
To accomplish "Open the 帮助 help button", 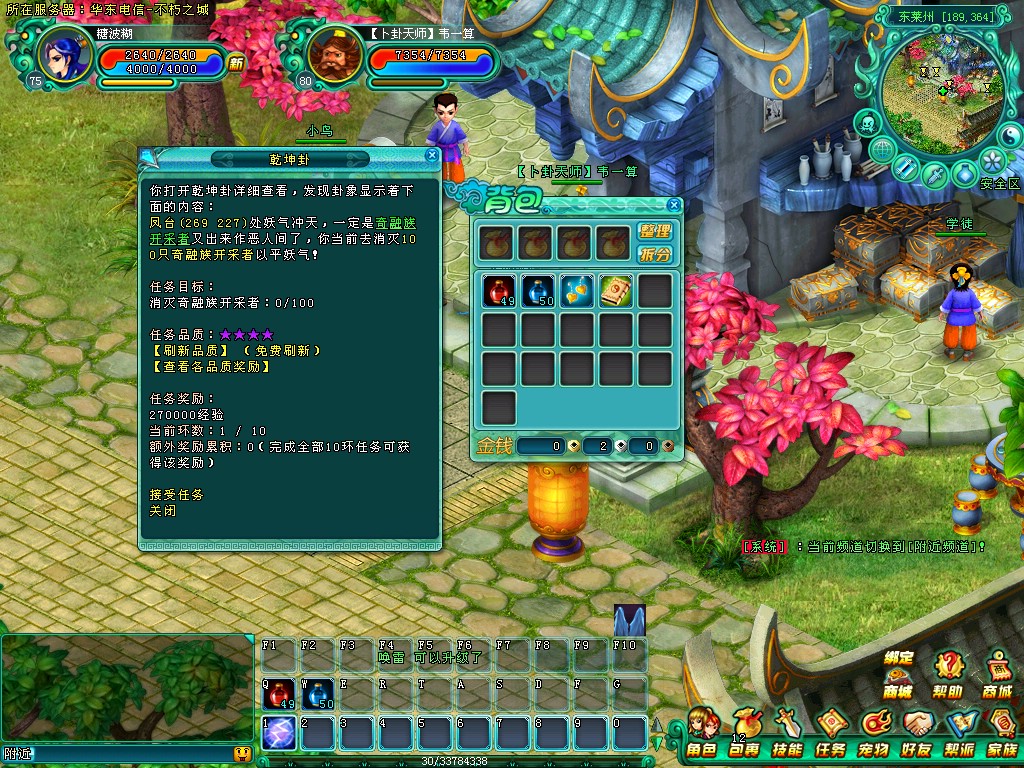I will [948, 674].
